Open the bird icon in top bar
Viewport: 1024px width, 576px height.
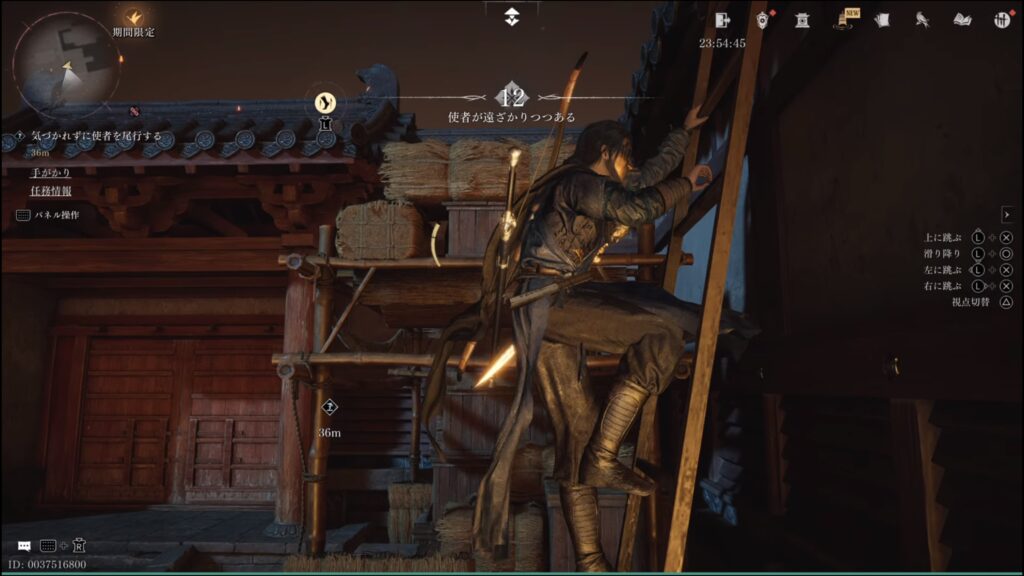pyautogui.click(x=922, y=19)
